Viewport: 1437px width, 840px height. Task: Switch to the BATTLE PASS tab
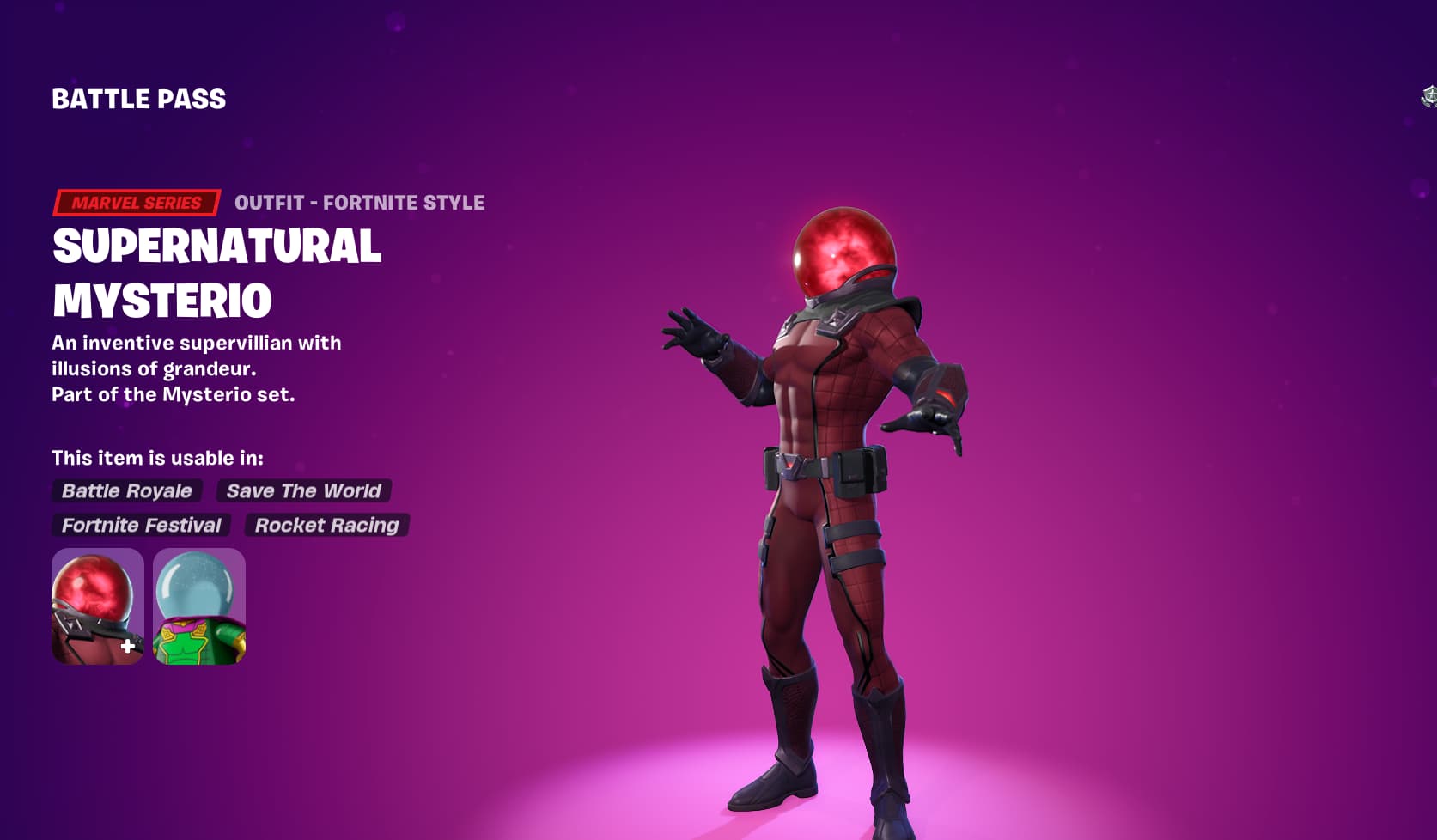(137, 99)
